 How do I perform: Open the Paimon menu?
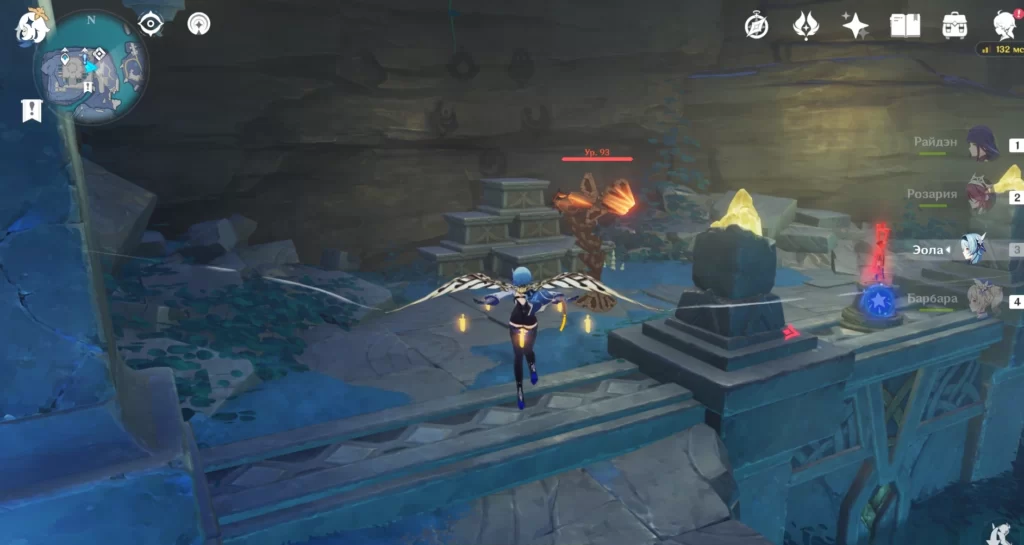(x=32, y=28)
